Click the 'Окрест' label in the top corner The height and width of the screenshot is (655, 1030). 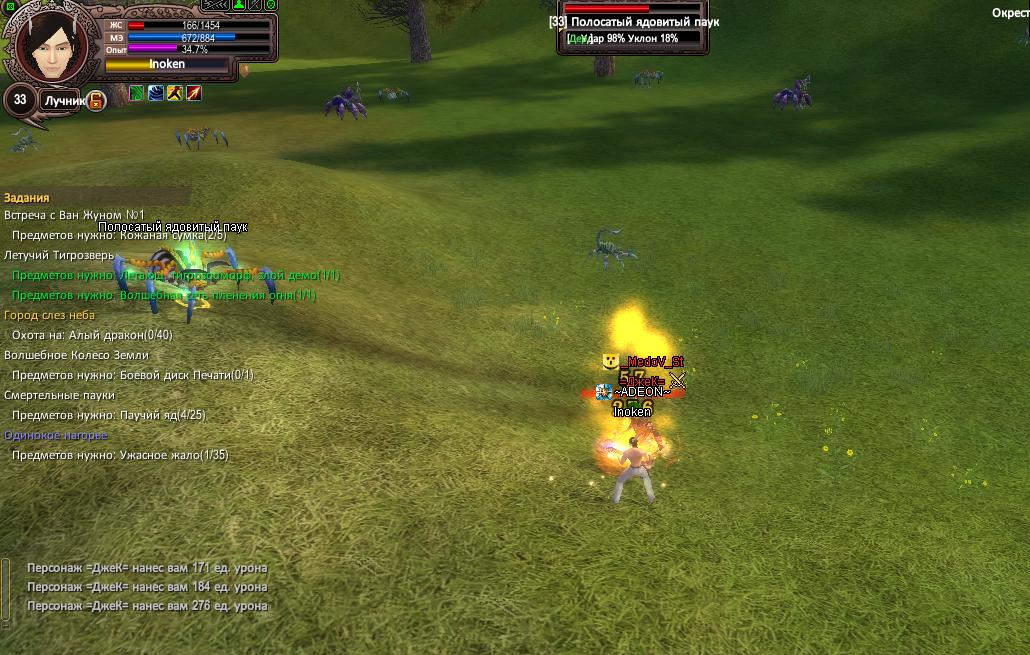coord(1010,13)
